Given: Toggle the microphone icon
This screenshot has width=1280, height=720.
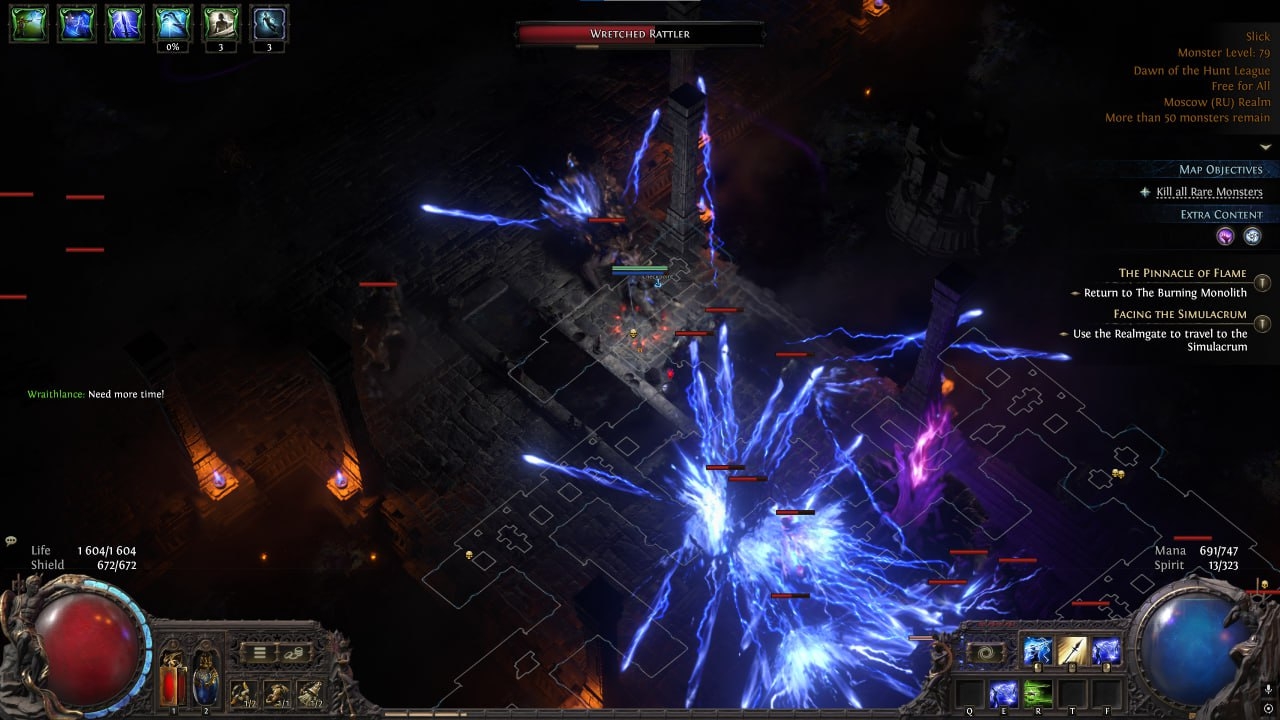Looking at the screenshot, I should tap(1268, 690).
